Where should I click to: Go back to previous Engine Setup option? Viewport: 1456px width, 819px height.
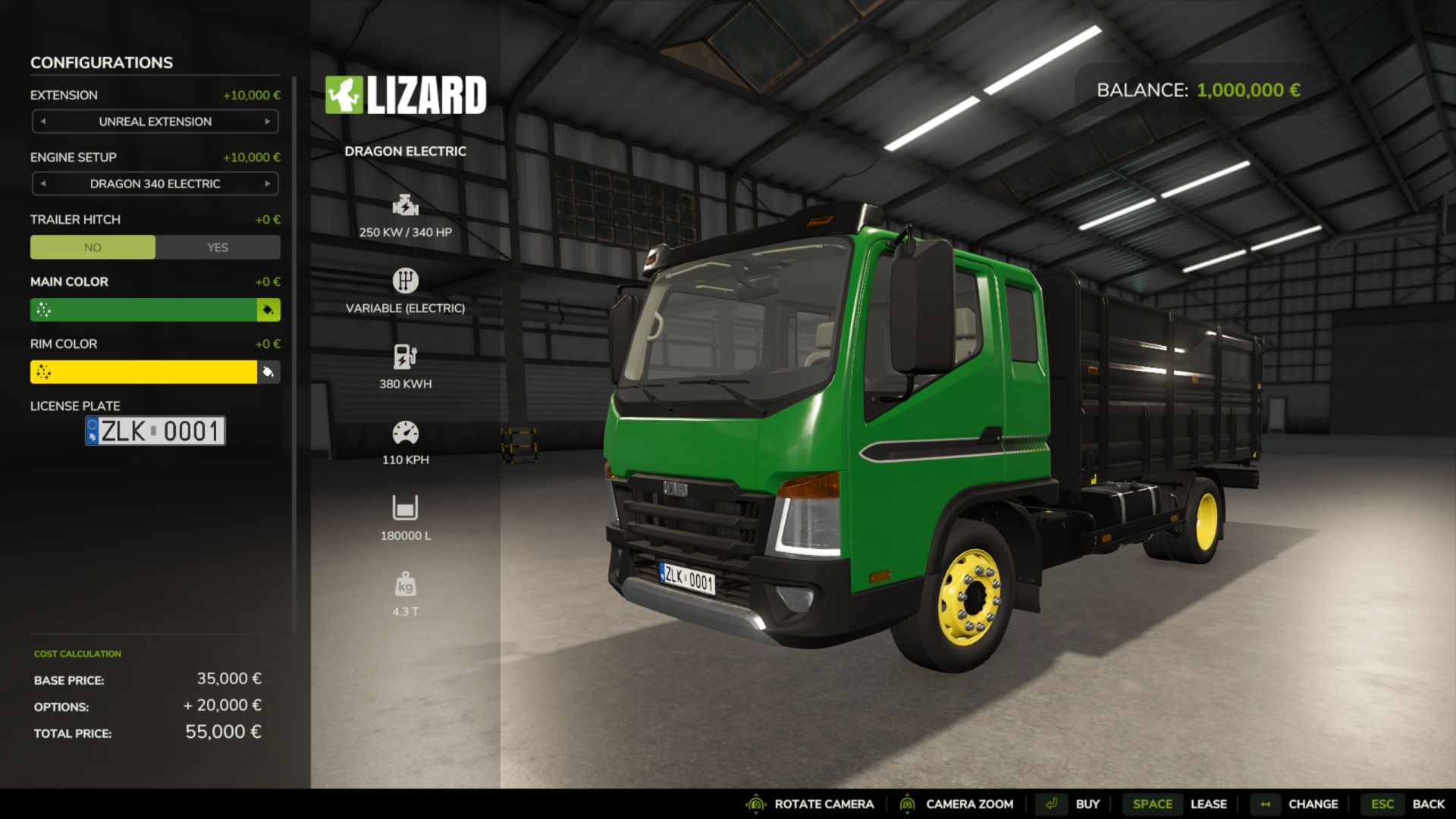(x=43, y=184)
